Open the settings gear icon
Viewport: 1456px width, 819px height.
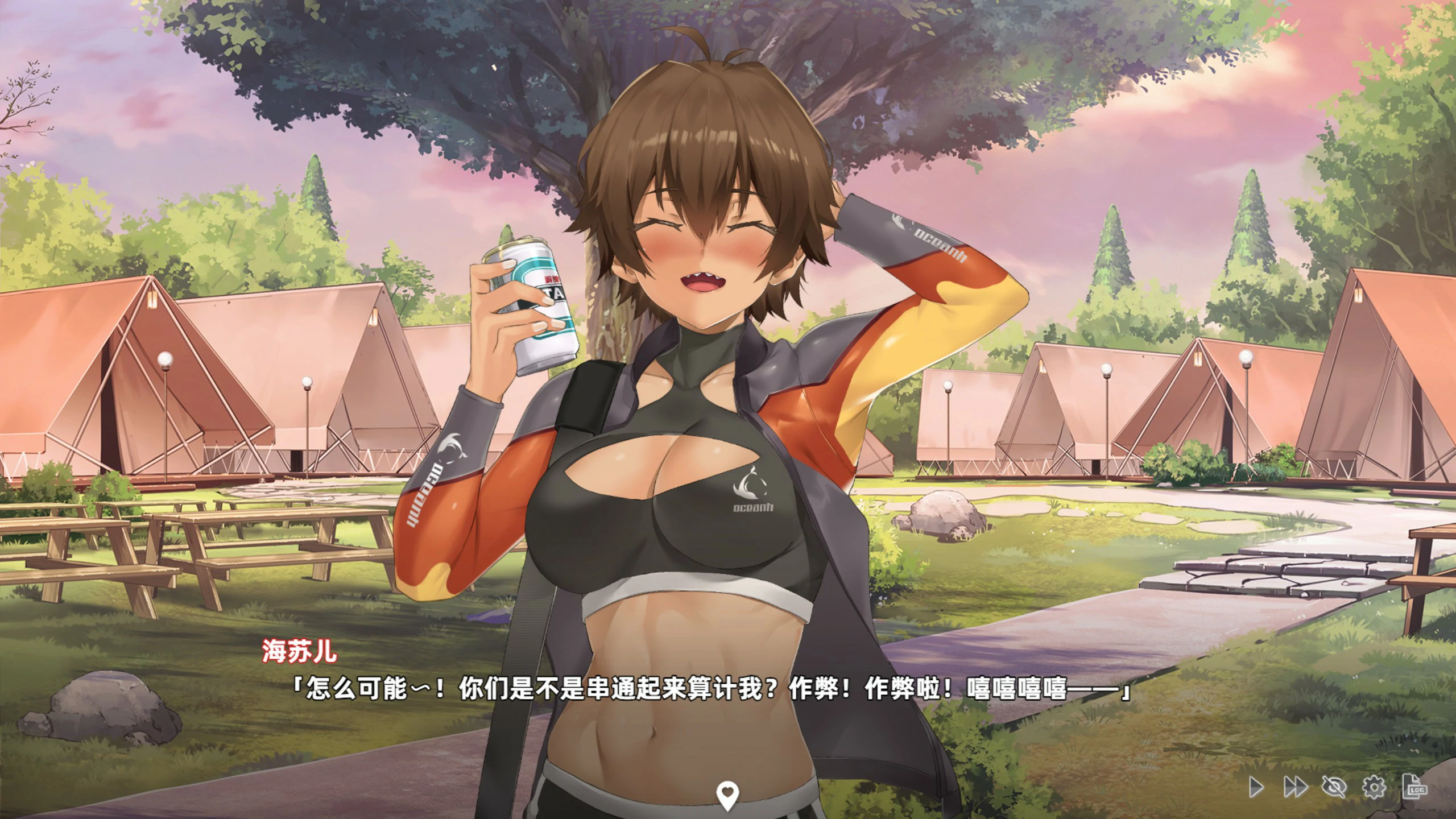click(x=1374, y=787)
